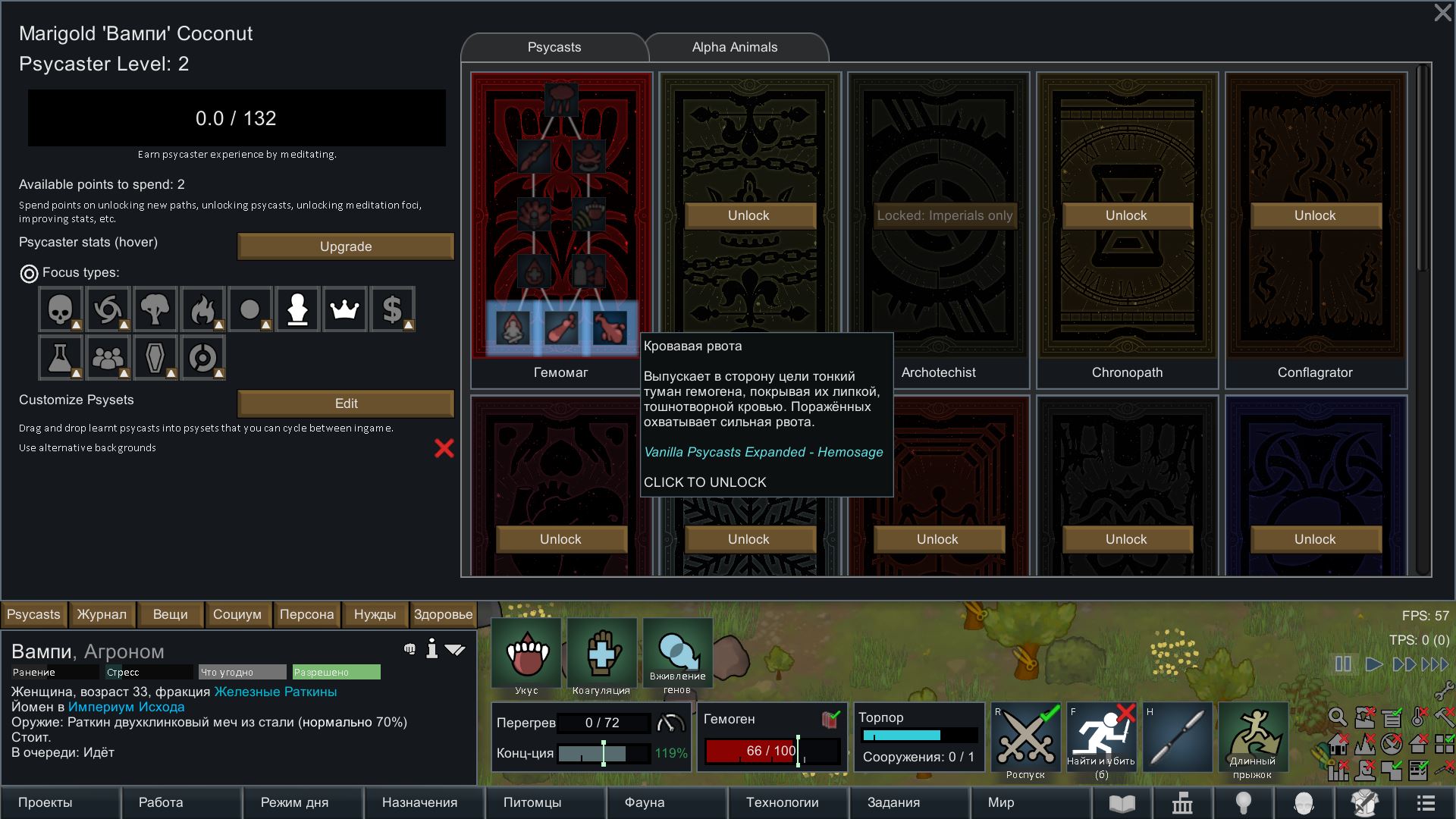1456x819 pixels.
Task: Click the Upgrade psycaster stats button
Action: click(x=346, y=246)
